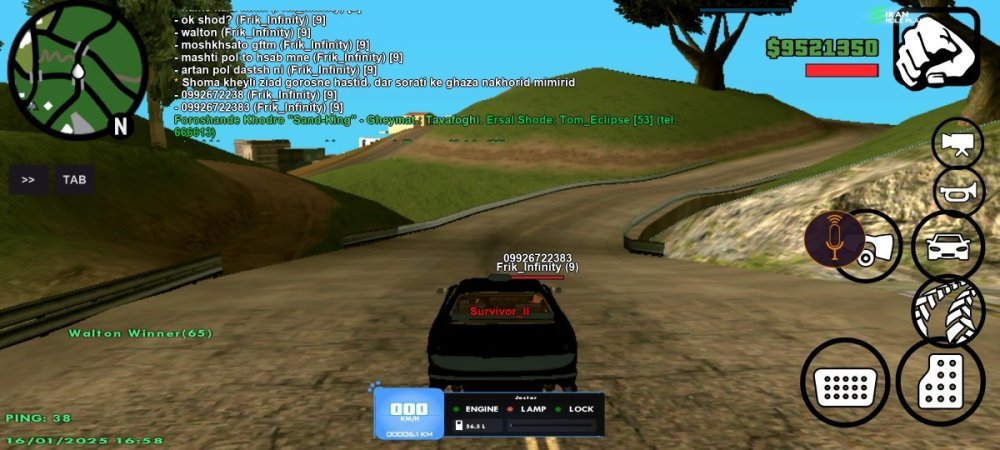Toggle the ENGINE indicator
This screenshot has width=1000, height=450.
click(480, 409)
